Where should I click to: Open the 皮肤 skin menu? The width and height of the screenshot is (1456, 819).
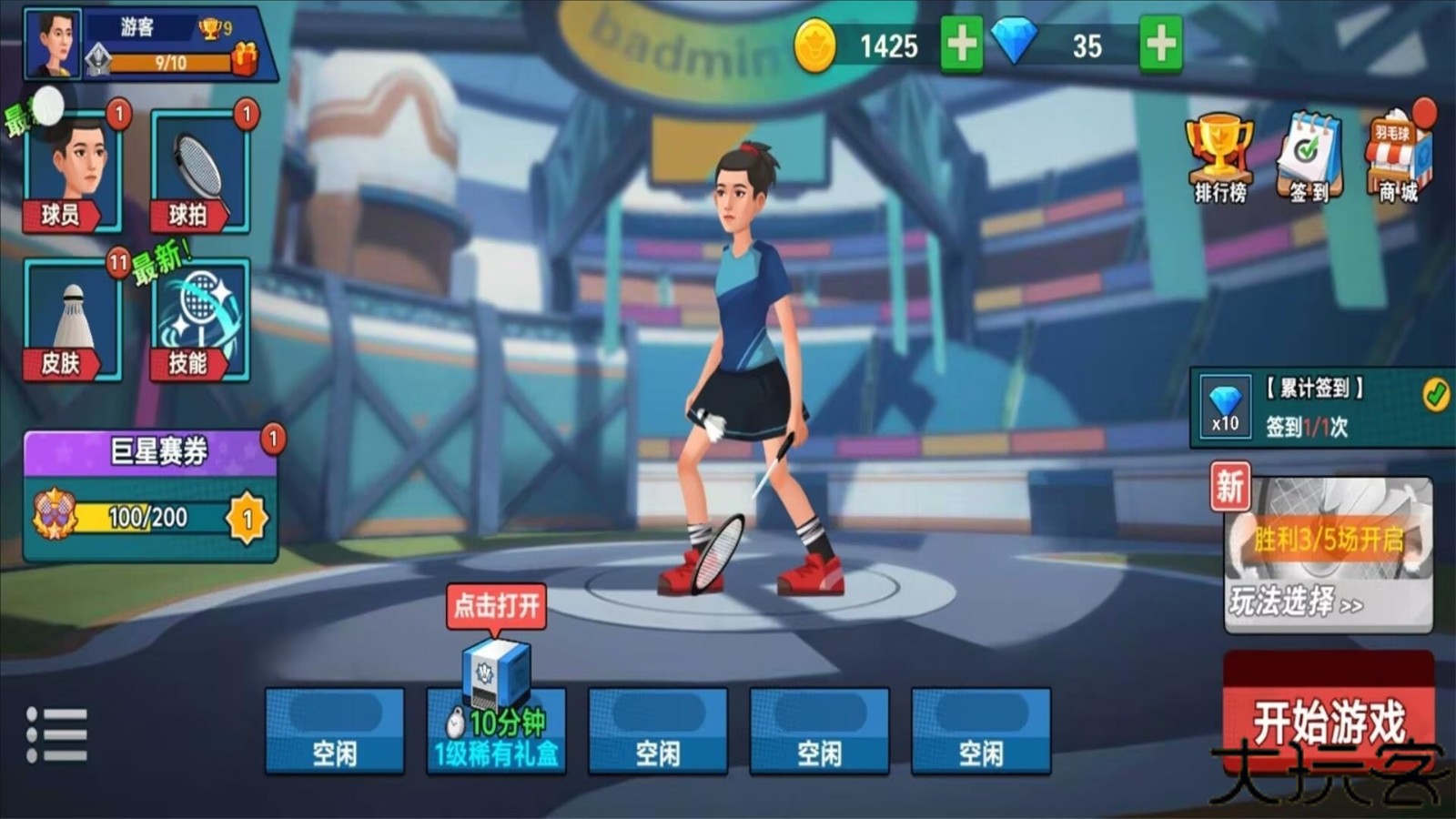[x=73, y=320]
